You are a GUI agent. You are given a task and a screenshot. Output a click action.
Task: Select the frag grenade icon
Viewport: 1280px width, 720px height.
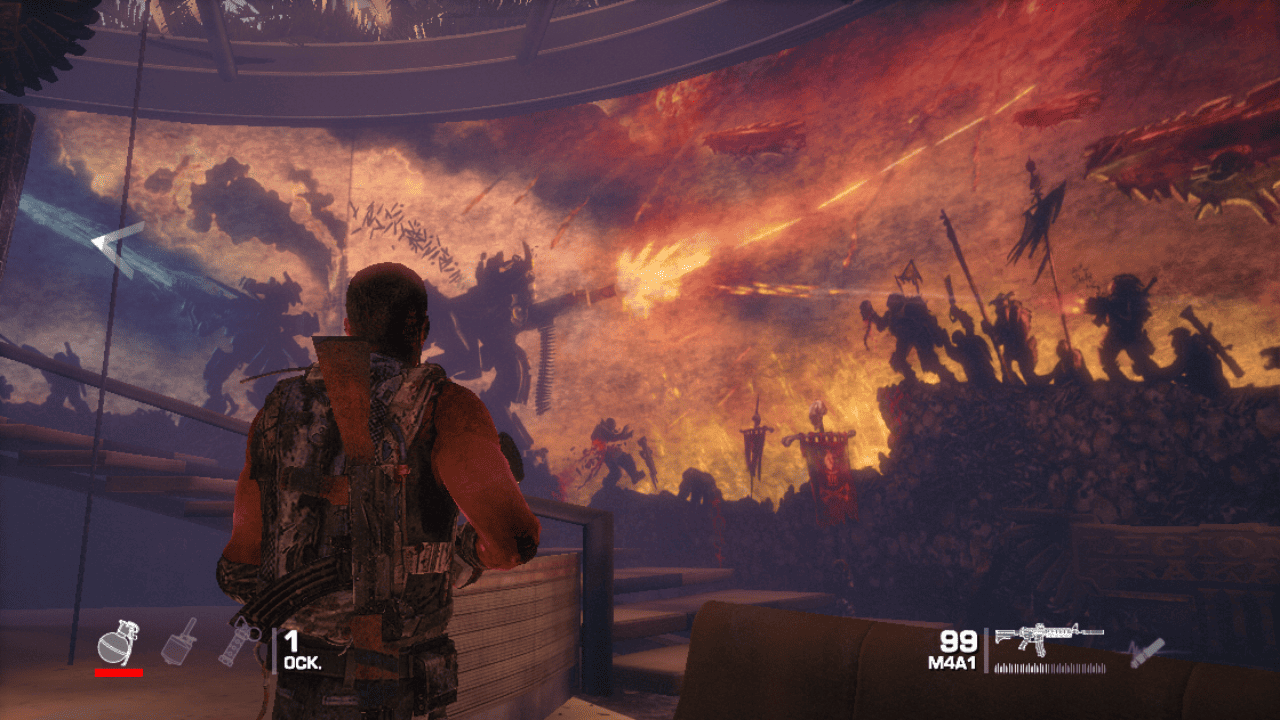118,643
